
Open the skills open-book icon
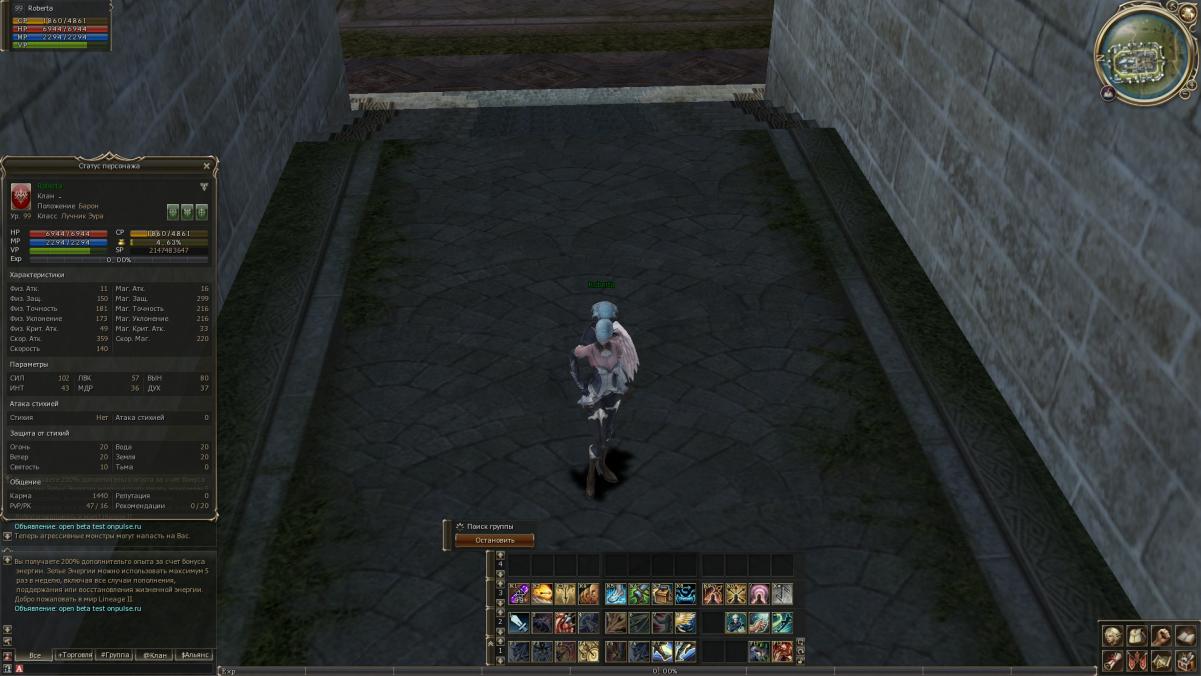1185,636
